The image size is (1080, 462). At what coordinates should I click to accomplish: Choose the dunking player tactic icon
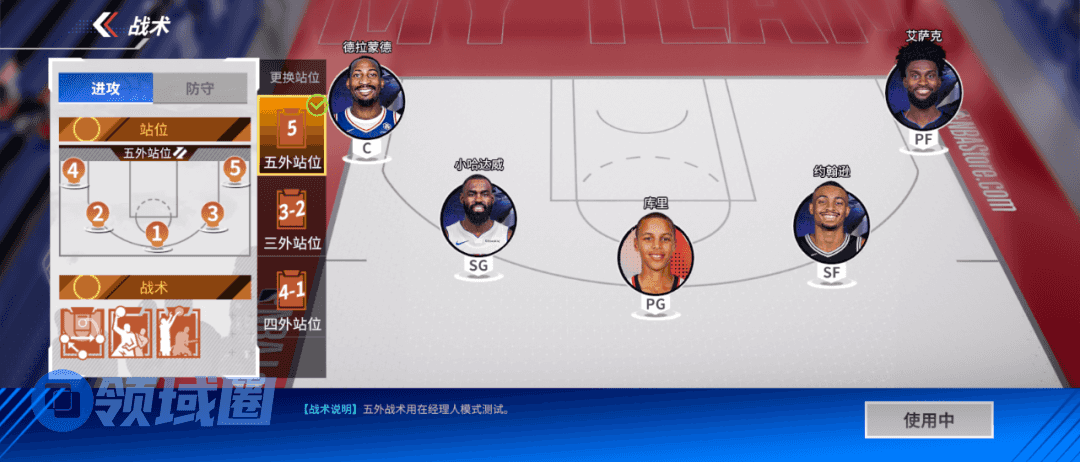130,333
